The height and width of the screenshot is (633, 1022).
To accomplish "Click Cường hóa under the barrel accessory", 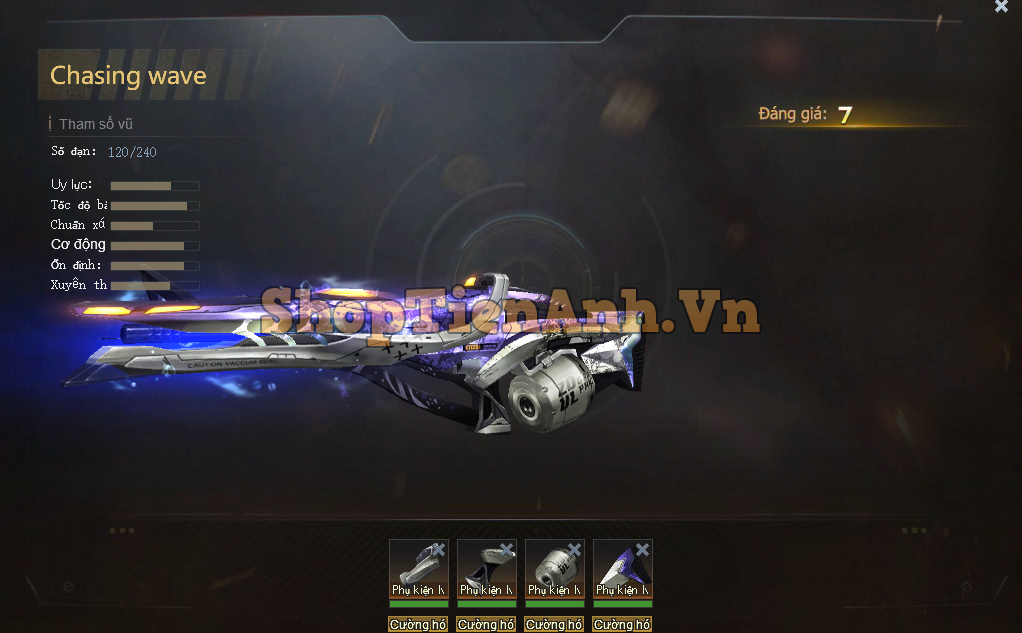I will pyautogui.click(x=418, y=624).
